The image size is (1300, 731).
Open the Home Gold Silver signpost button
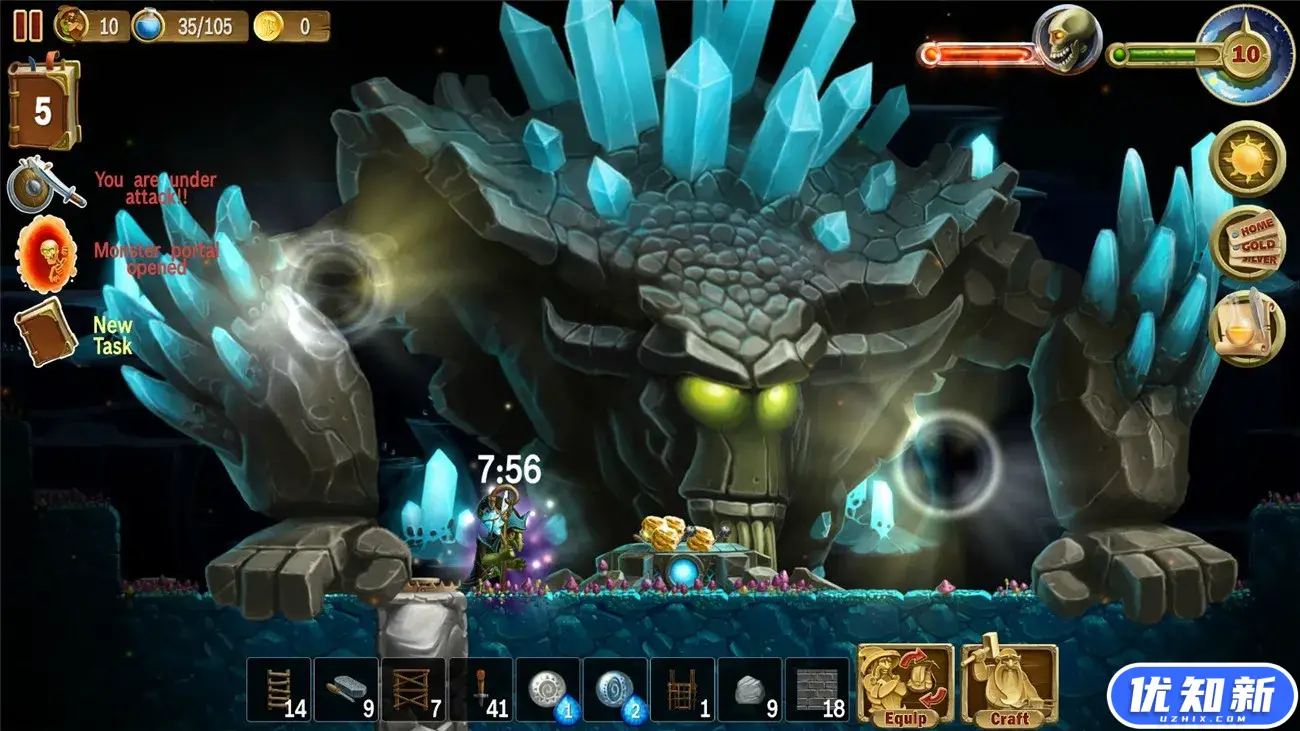1246,243
